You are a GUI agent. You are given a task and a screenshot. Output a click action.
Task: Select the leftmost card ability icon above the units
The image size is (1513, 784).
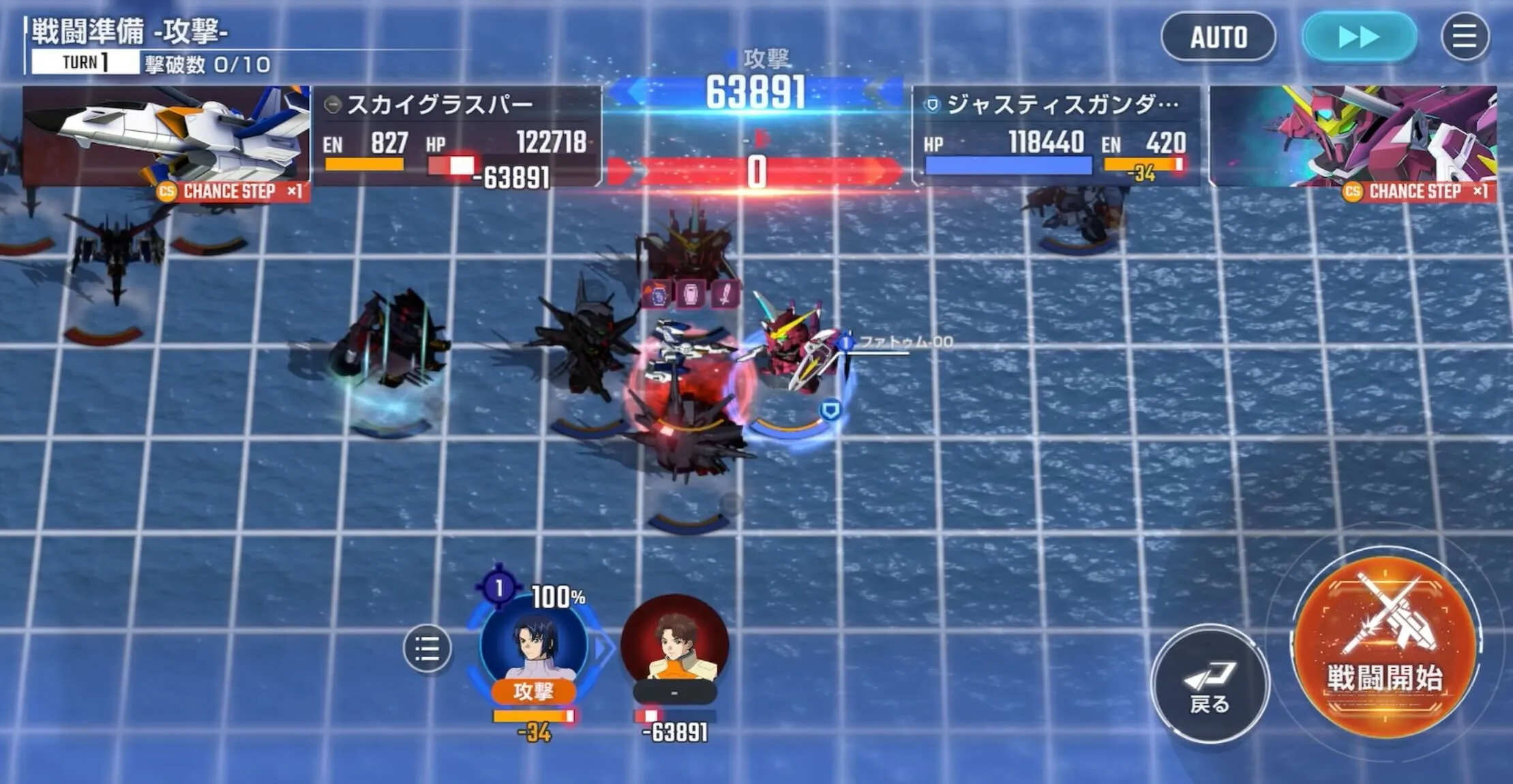[x=655, y=294]
